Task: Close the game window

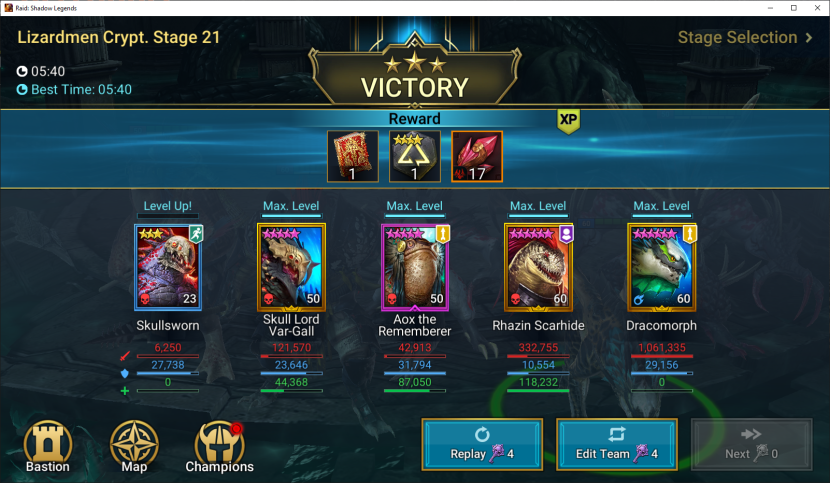Action: 815,8
